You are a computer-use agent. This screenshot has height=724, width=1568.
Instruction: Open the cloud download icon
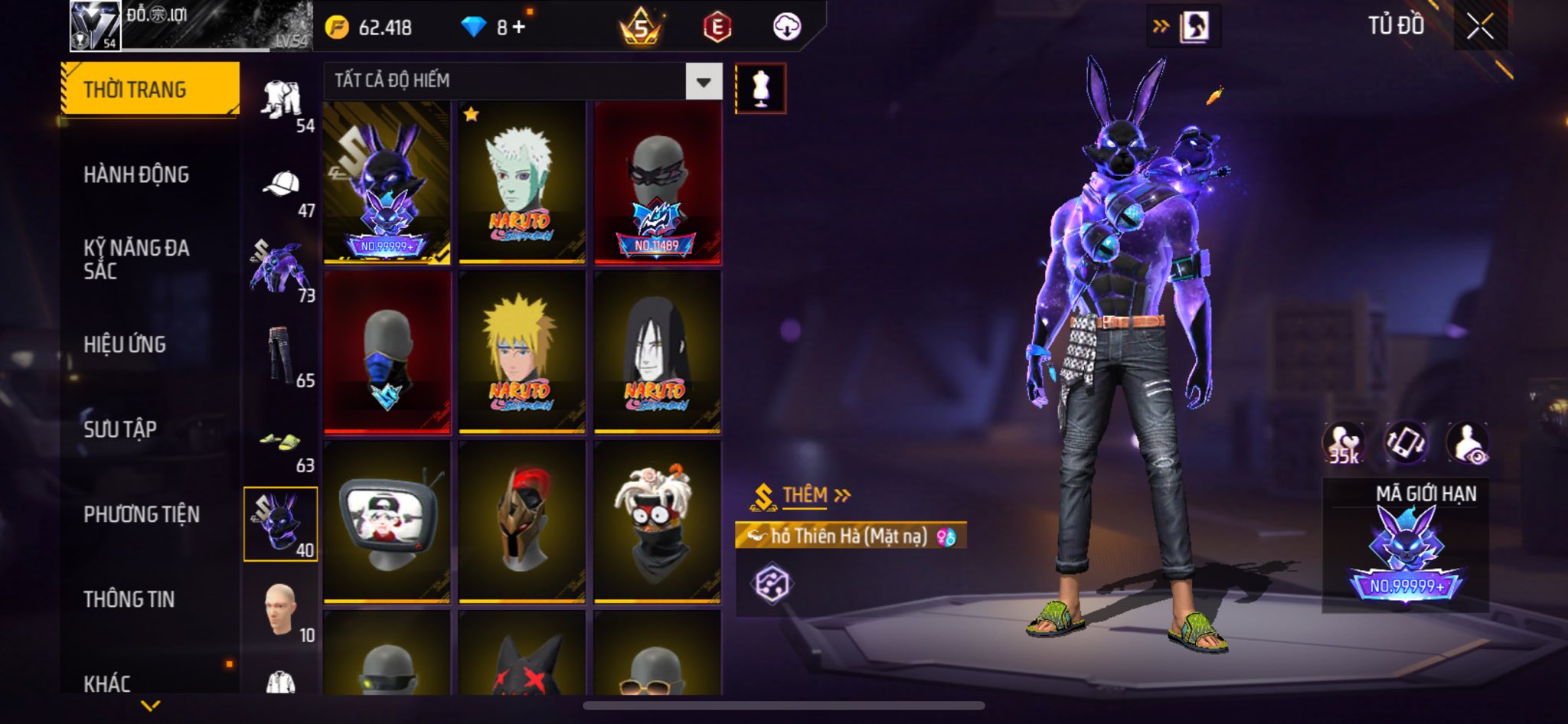pyautogui.click(x=786, y=28)
